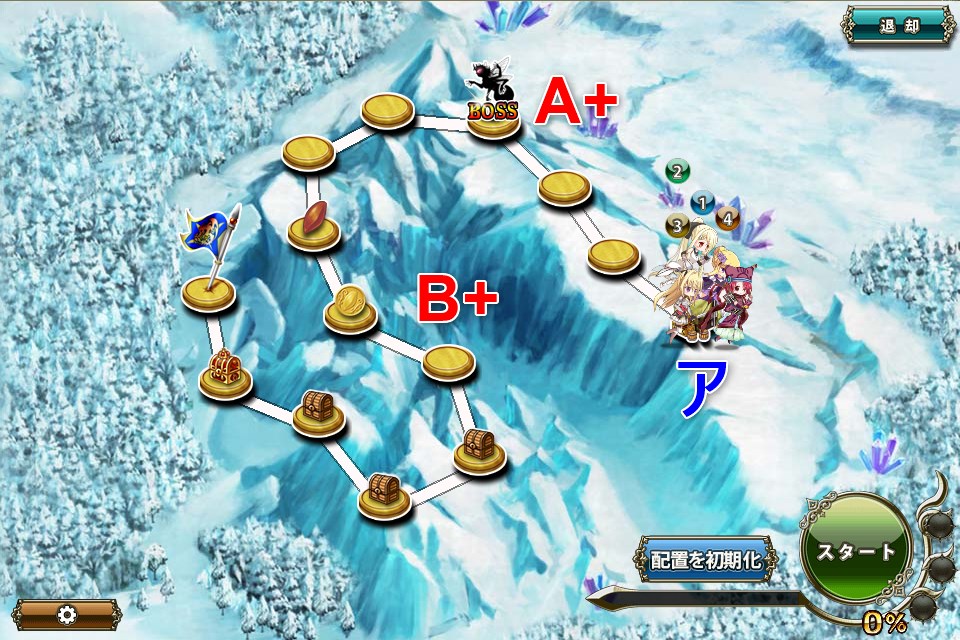
Task: Pick the blue number 1 orb
Action: [x=703, y=203]
